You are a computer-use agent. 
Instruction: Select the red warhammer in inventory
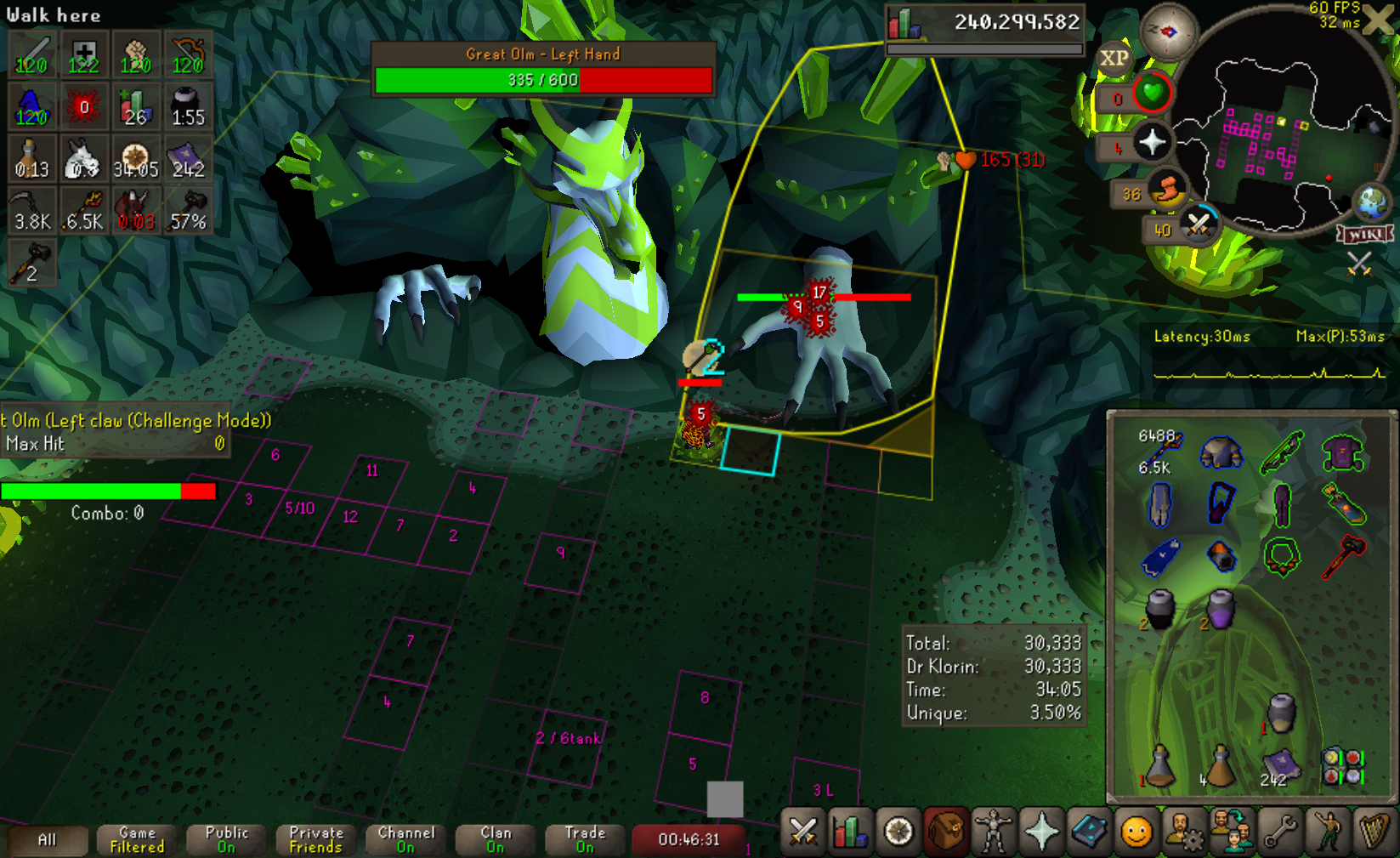pyautogui.click(x=1343, y=557)
